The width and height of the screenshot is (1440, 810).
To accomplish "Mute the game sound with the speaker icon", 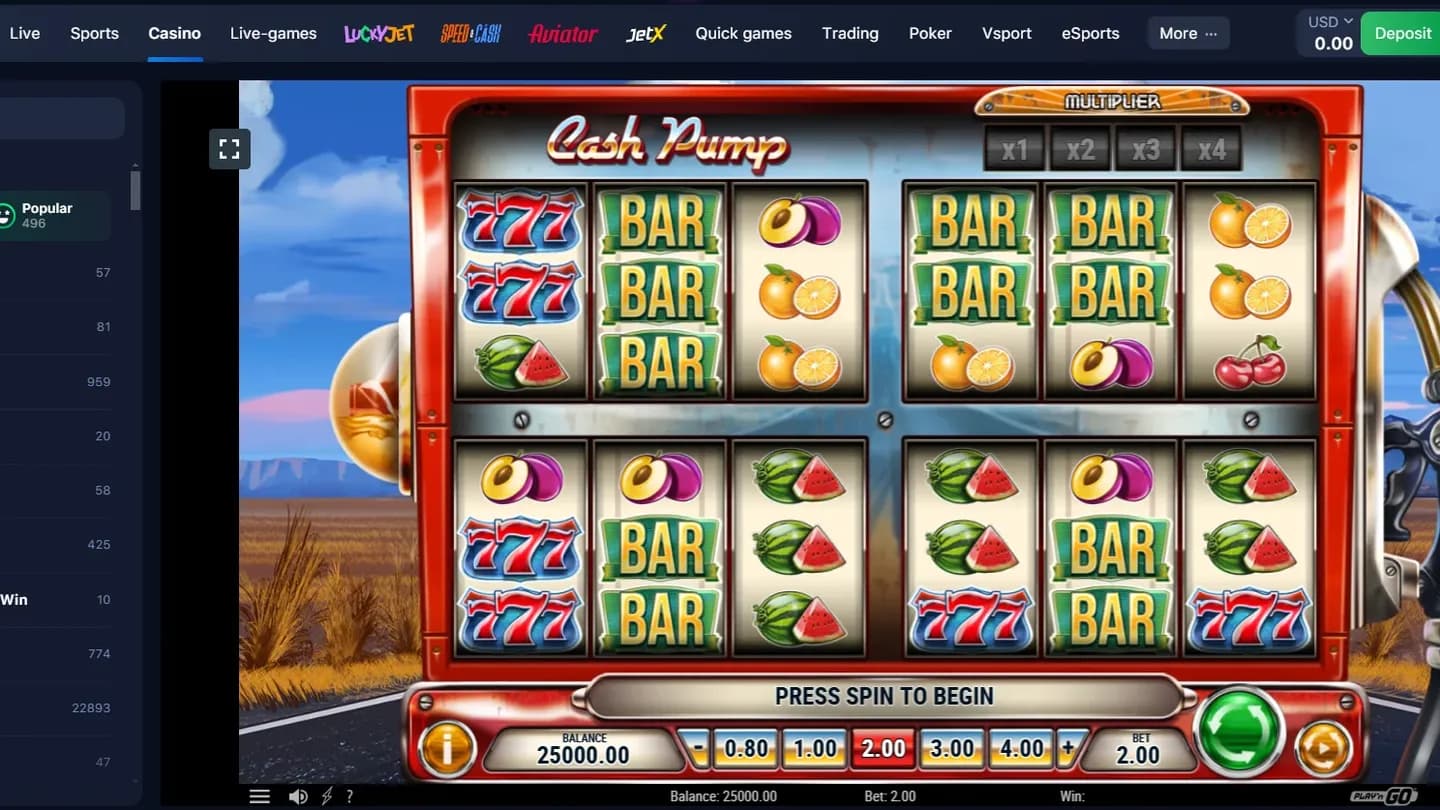I will (297, 796).
